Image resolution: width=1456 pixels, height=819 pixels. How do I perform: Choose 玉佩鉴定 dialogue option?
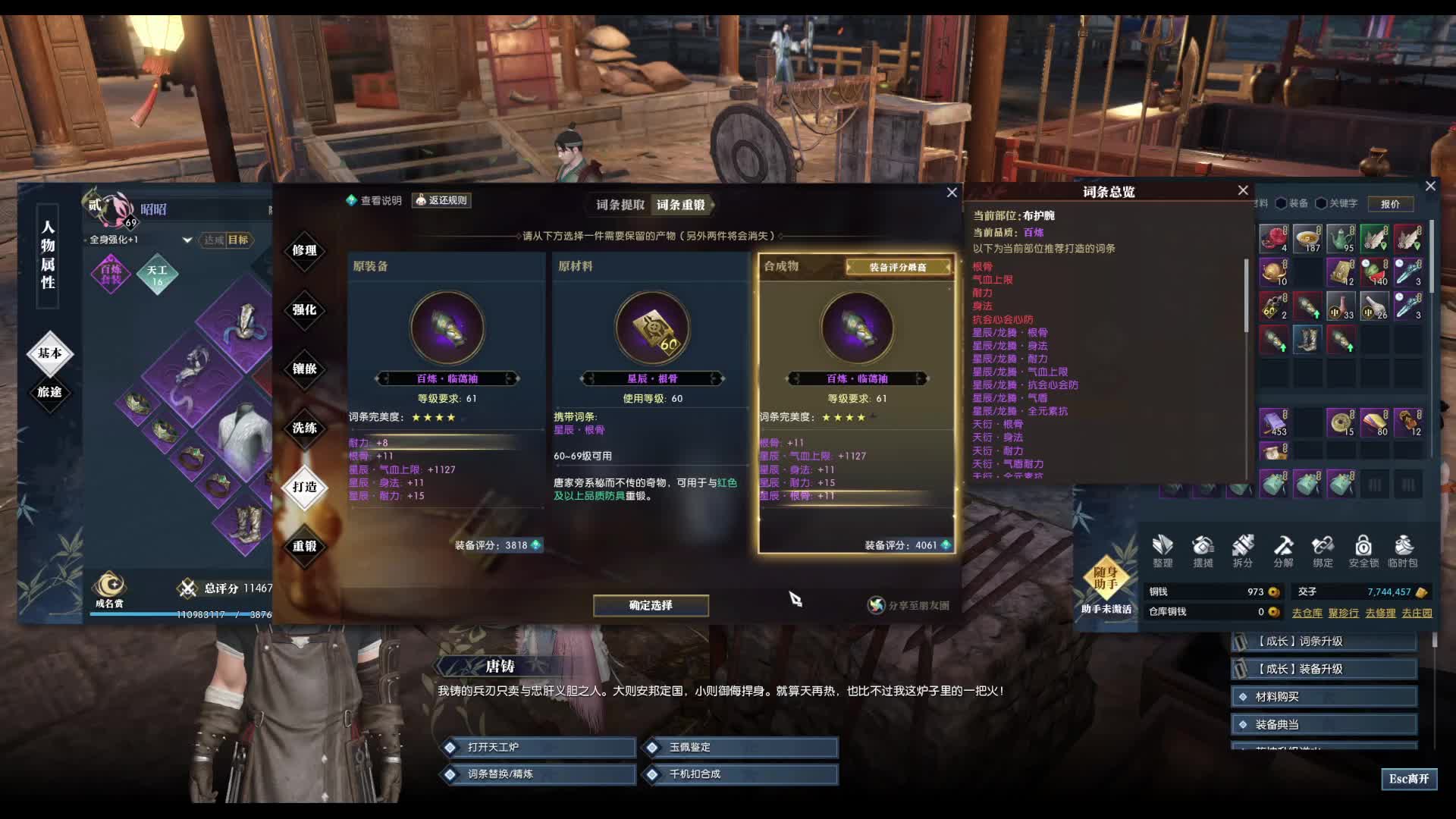(742, 748)
